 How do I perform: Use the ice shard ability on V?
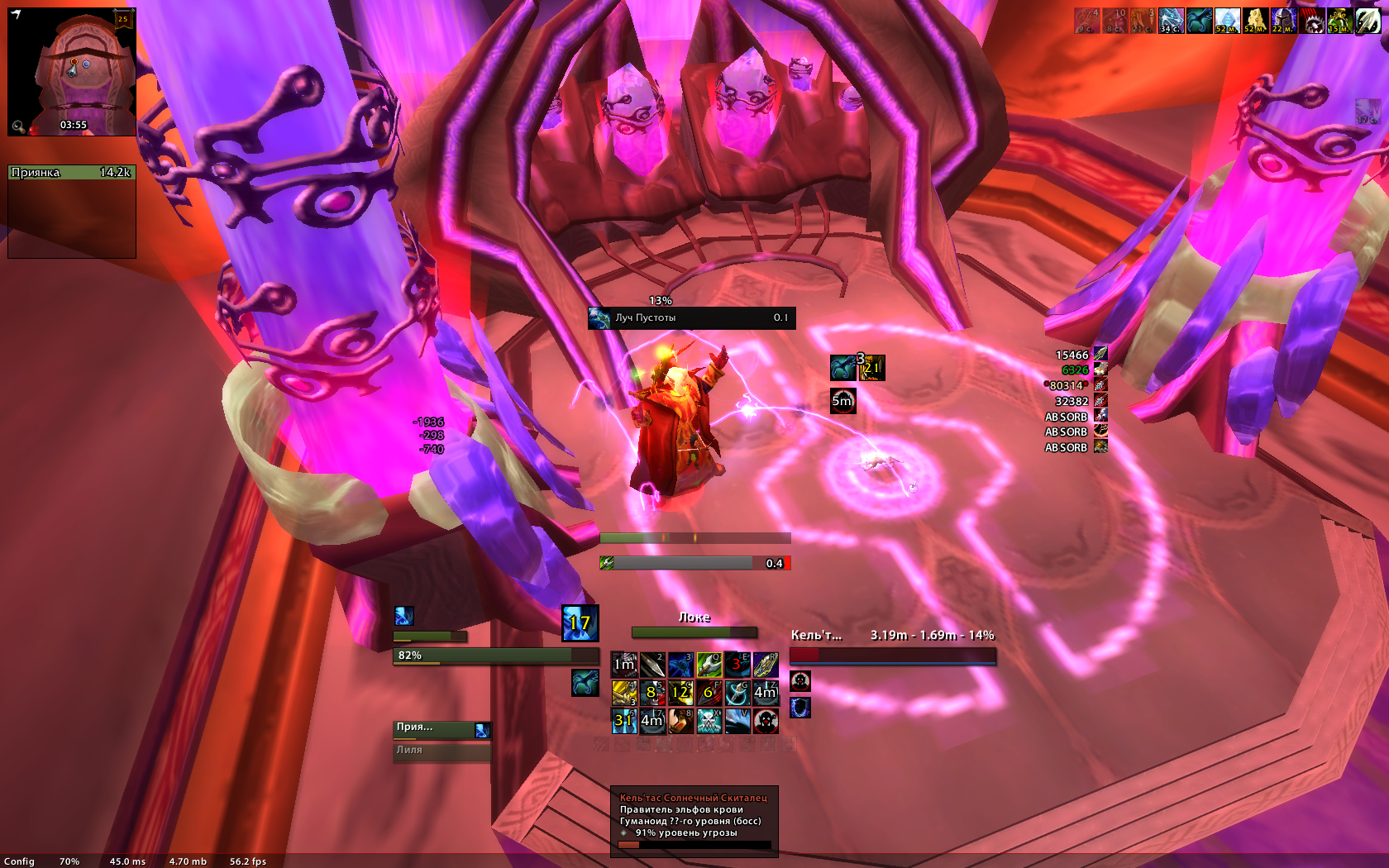pos(737,721)
